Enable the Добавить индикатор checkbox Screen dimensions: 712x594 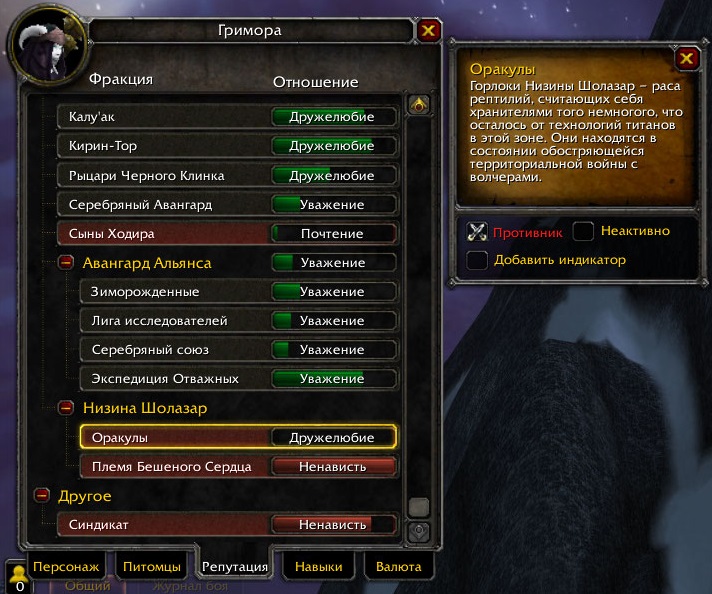click(478, 260)
